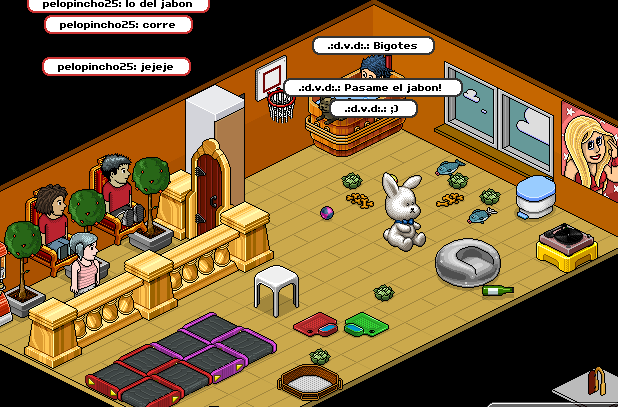618x407 pixels.
Task: Select the ".:d.v.d.:: Bigotes" chat bubble
Action: tap(372, 46)
